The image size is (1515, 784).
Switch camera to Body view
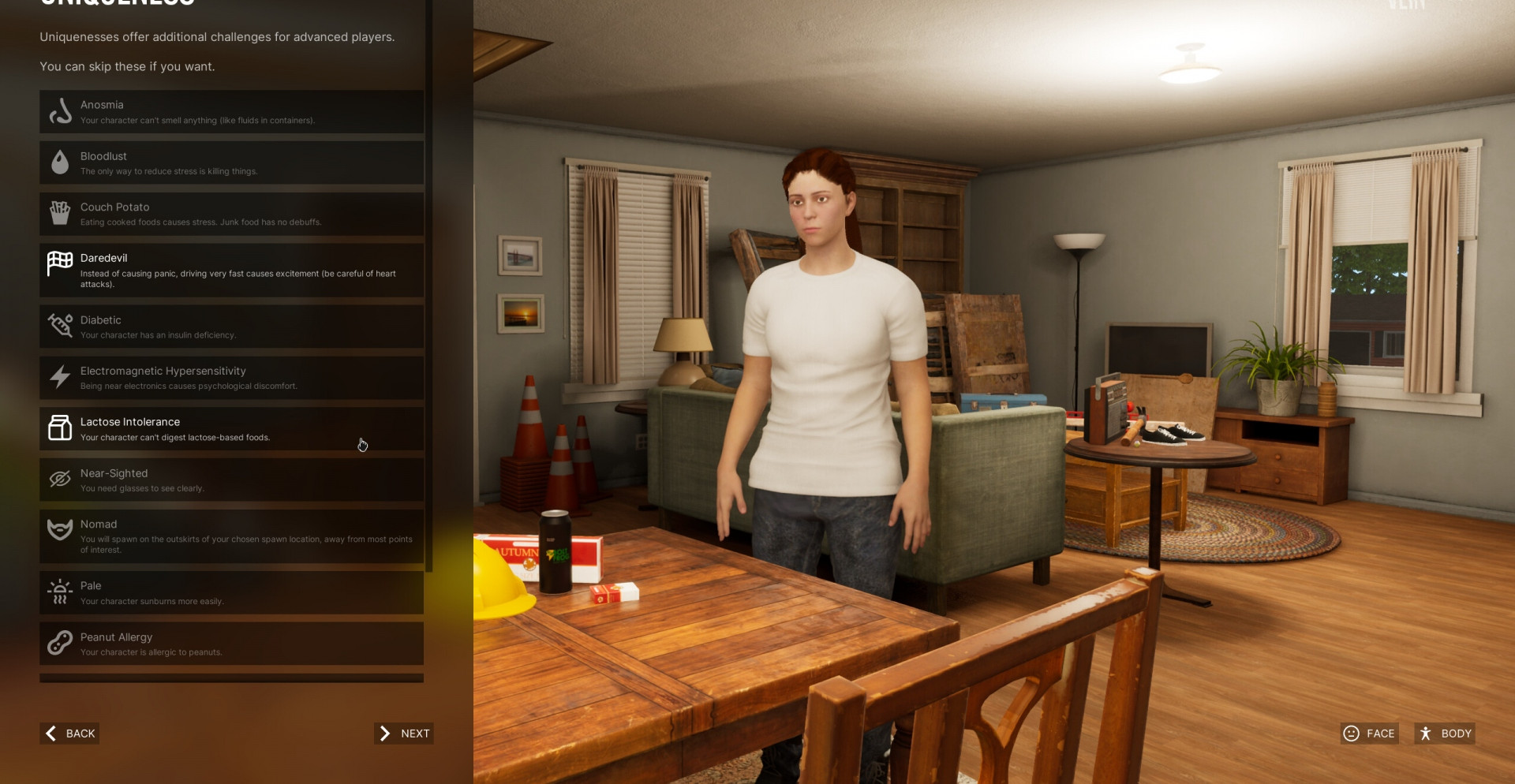click(1445, 734)
